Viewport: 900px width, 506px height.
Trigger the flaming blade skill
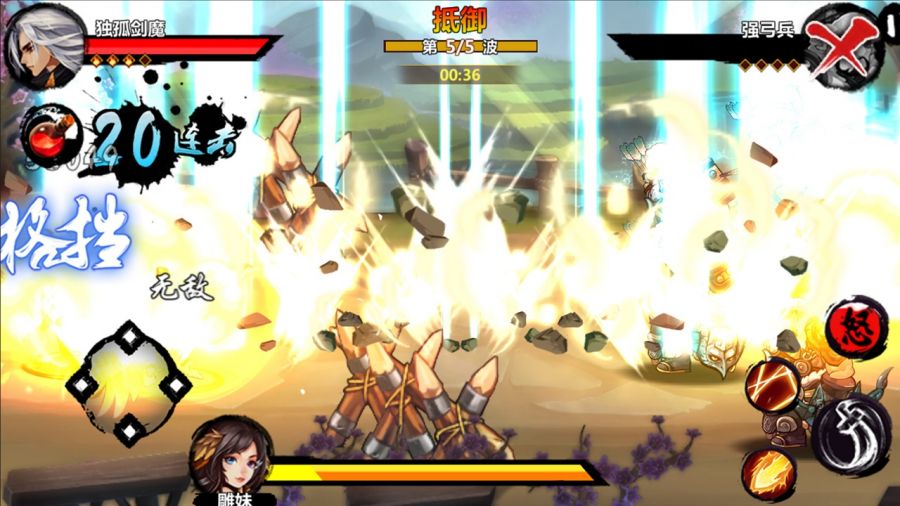click(x=769, y=470)
